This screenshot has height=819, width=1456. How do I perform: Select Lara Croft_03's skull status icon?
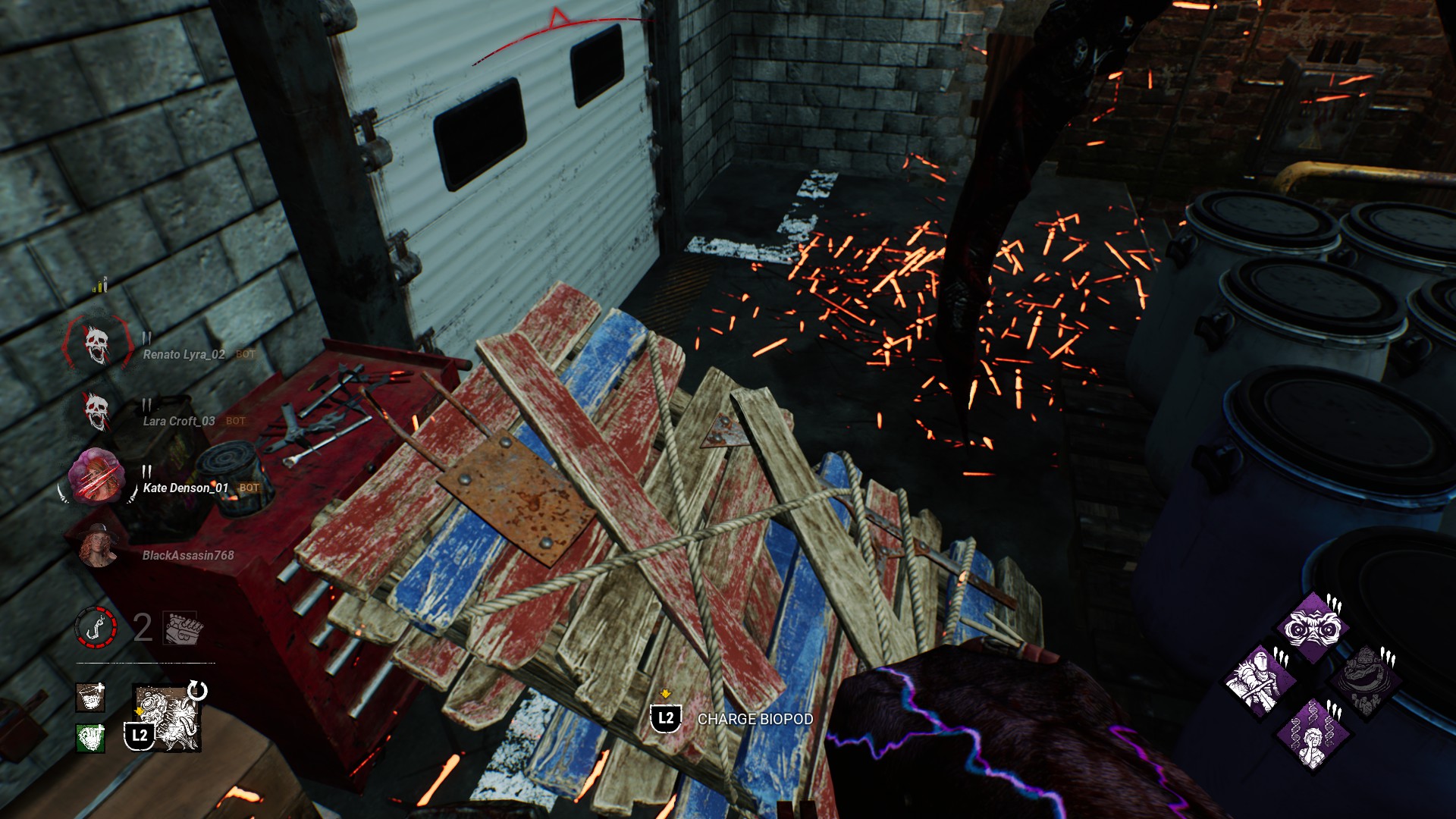pos(96,412)
